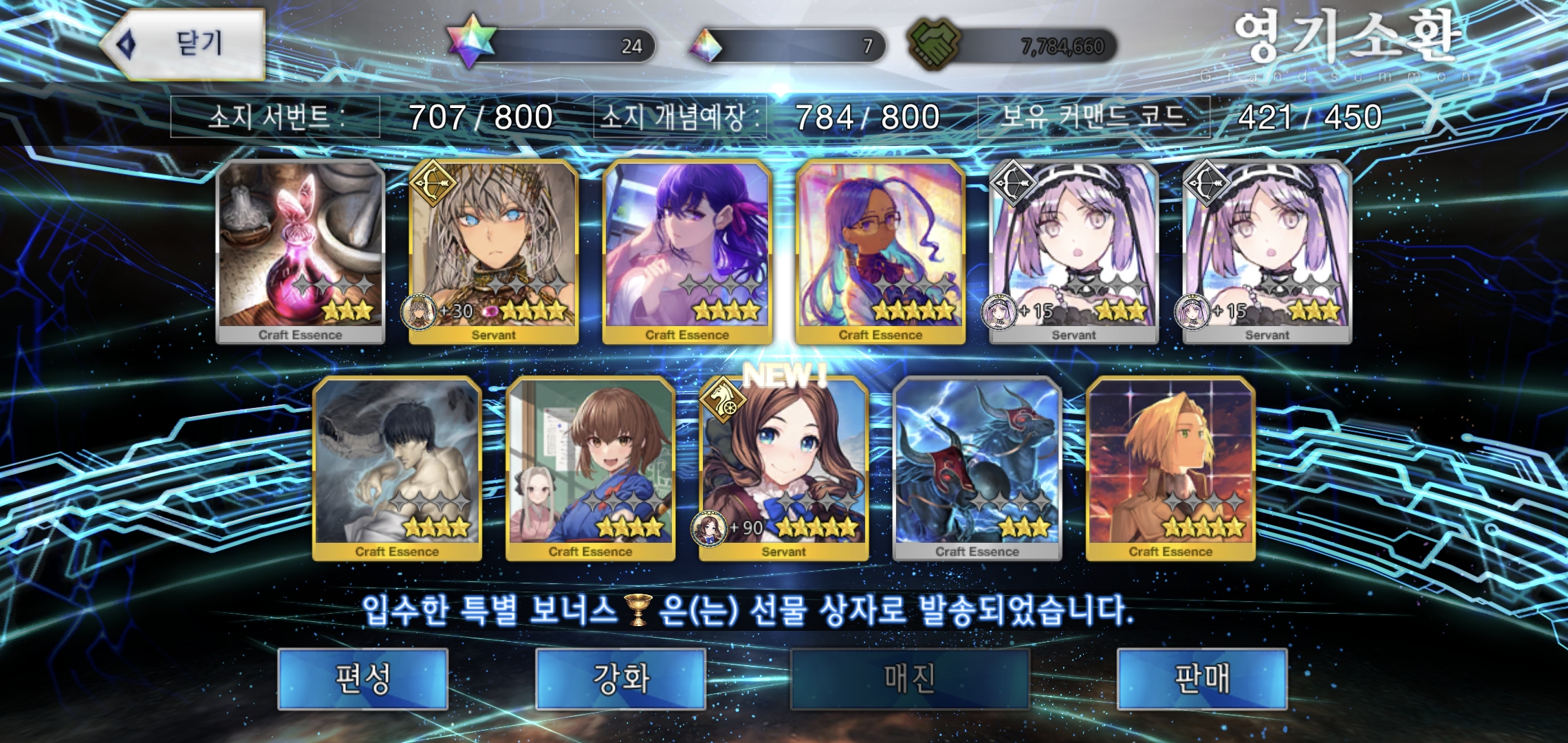Screen dimensions: 1568x743
Task: Go to the 강화 enhancement screen
Action: 620,679
